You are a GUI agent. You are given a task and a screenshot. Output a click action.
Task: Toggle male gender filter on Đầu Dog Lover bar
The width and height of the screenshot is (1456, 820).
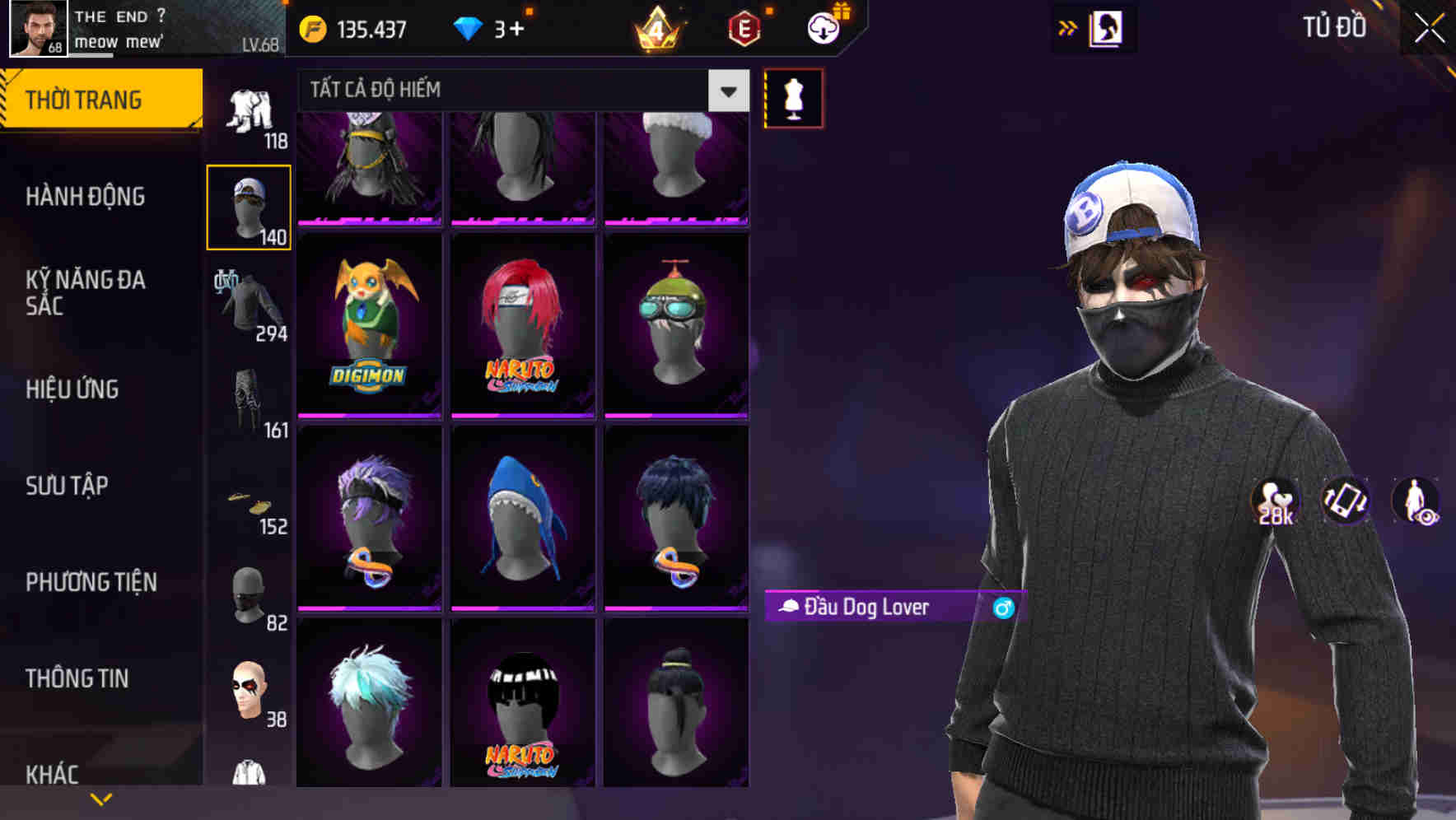coord(1004,609)
